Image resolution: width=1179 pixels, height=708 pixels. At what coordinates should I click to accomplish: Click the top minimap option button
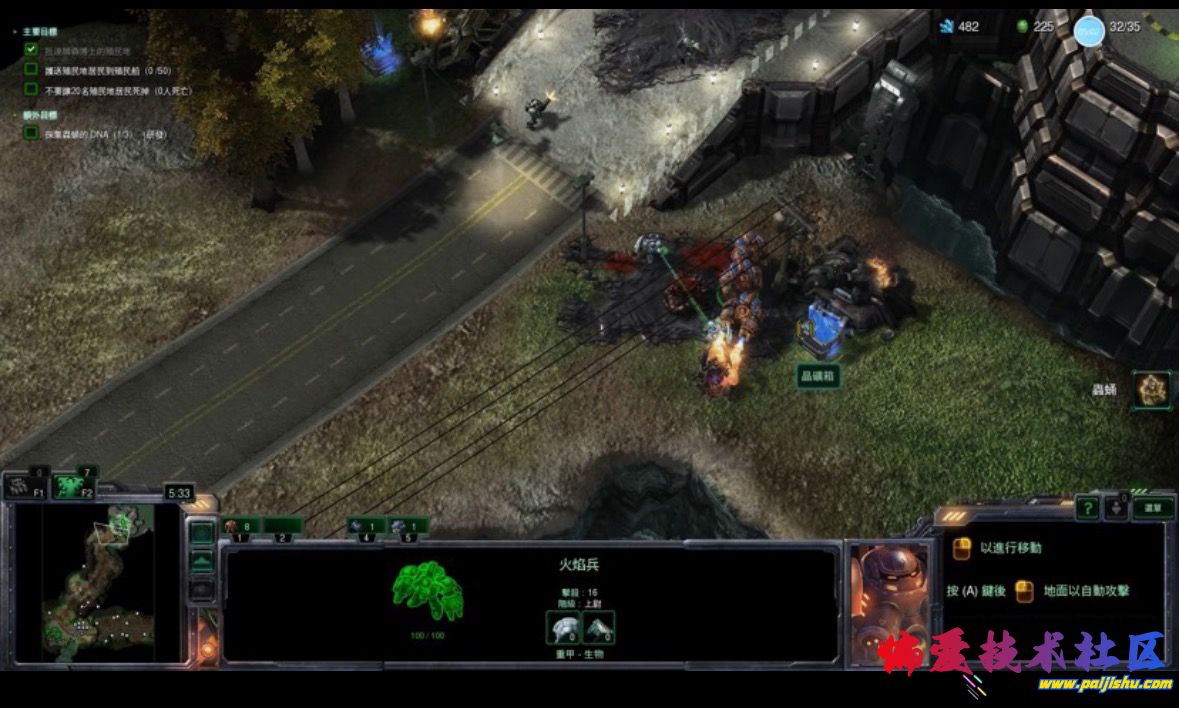pos(202,534)
